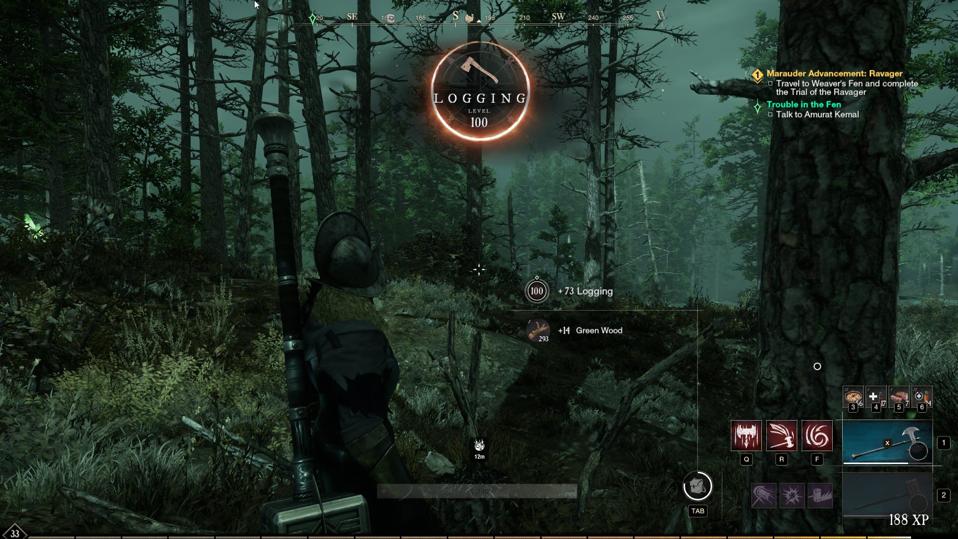Select the dimmed burst impact ability

(792, 494)
